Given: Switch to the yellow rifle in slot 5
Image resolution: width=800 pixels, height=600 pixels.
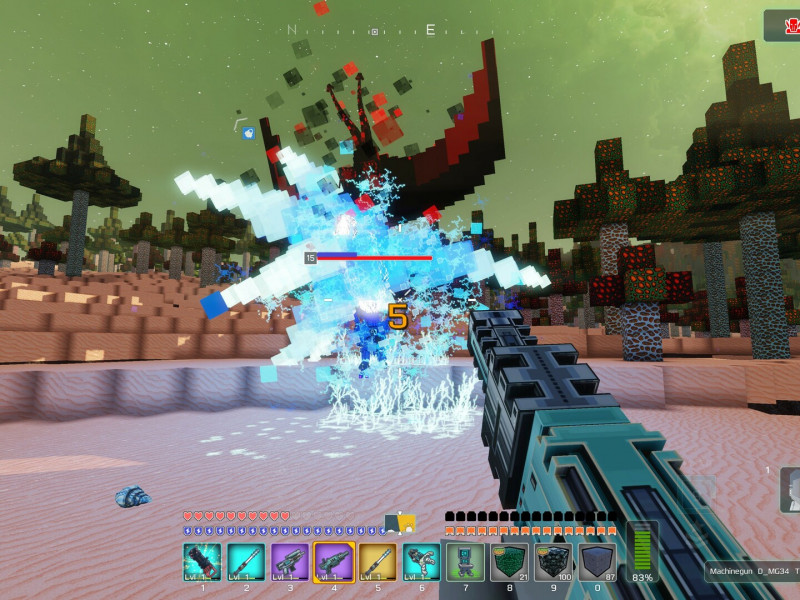Looking at the screenshot, I should pyautogui.click(x=378, y=562).
